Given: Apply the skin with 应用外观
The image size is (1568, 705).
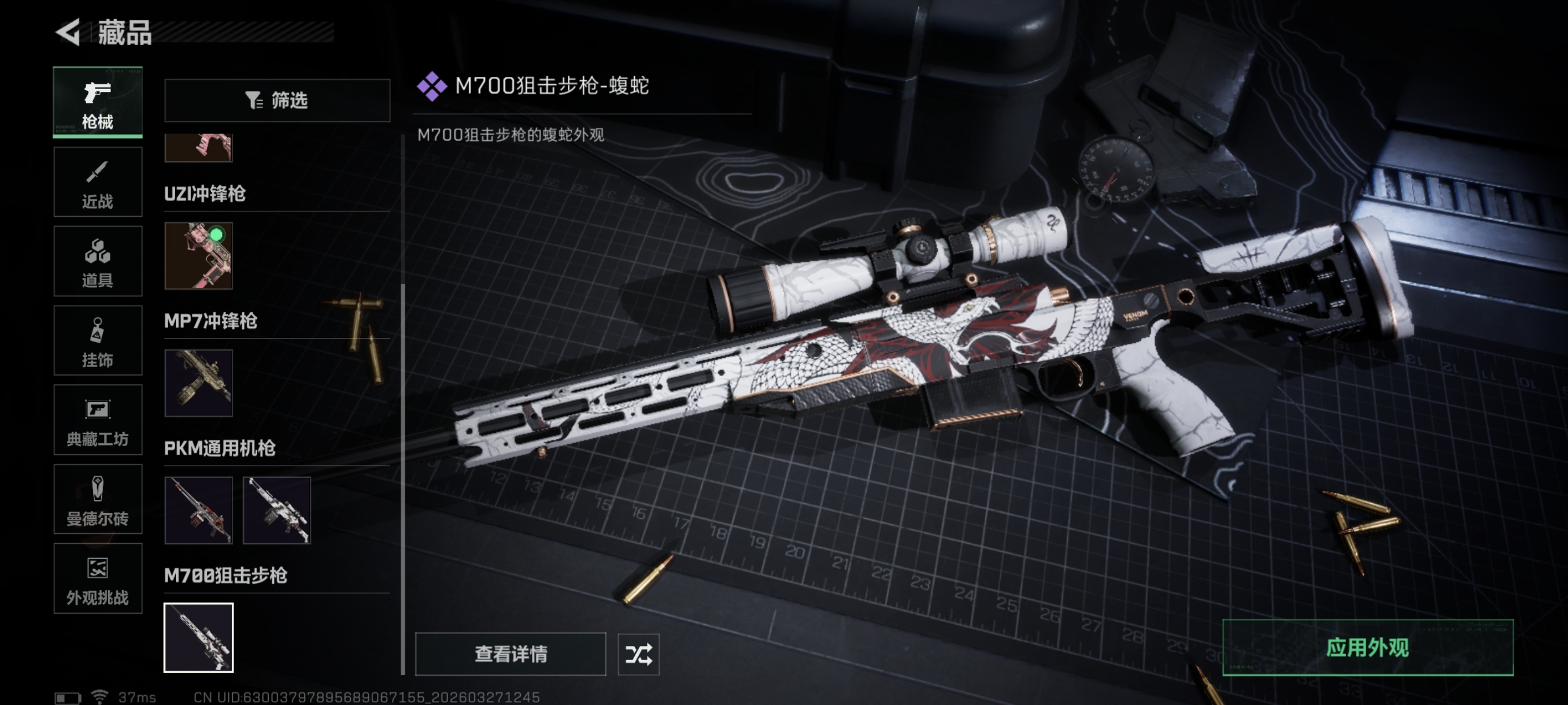Looking at the screenshot, I should point(1367,648).
